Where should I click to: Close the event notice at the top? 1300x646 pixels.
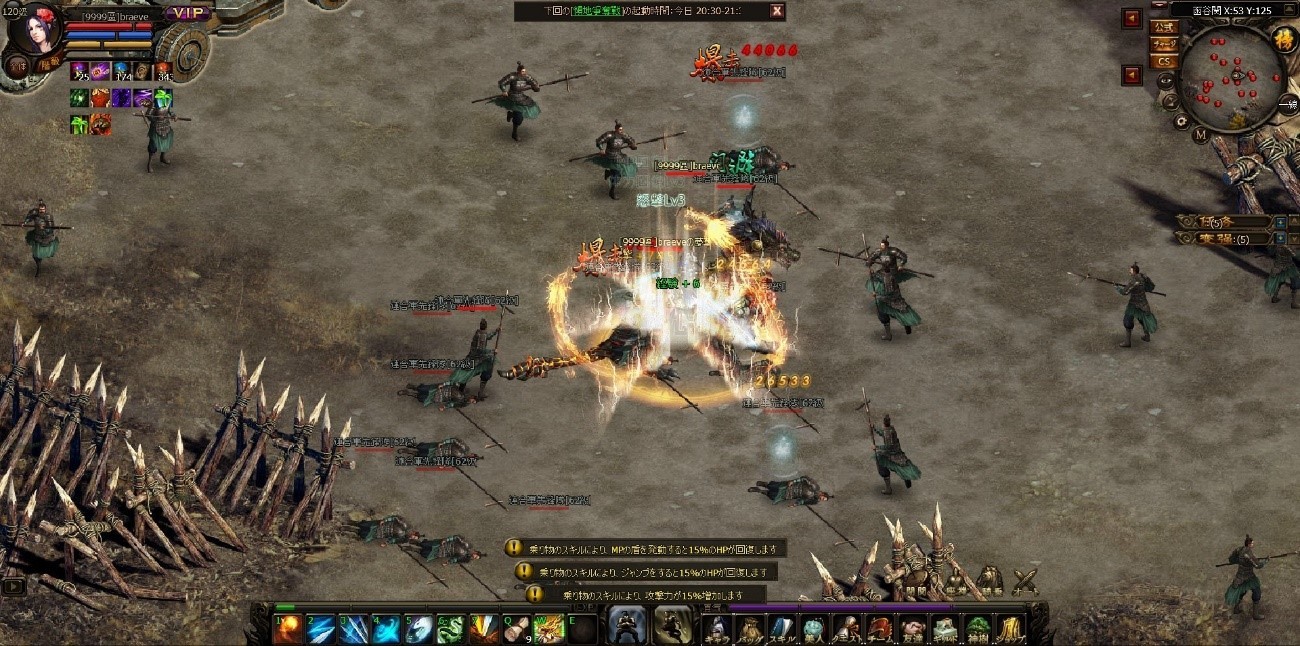(776, 11)
